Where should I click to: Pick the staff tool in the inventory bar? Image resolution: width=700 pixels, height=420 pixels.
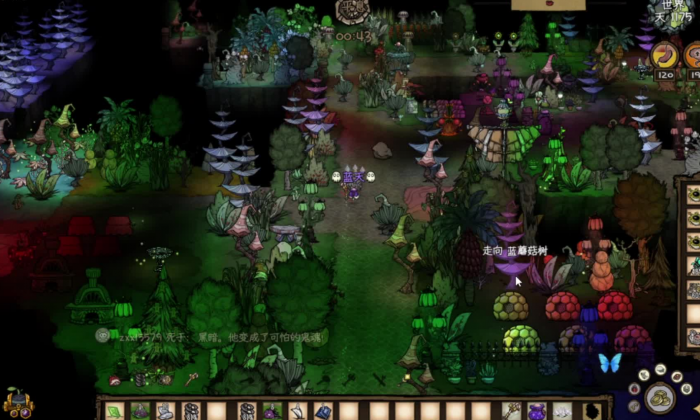point(512,410)
